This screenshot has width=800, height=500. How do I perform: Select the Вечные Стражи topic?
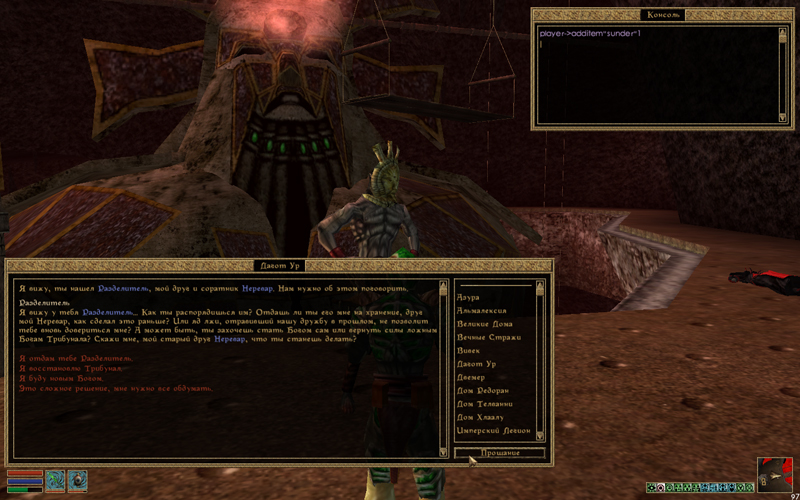tap(484, 338)
